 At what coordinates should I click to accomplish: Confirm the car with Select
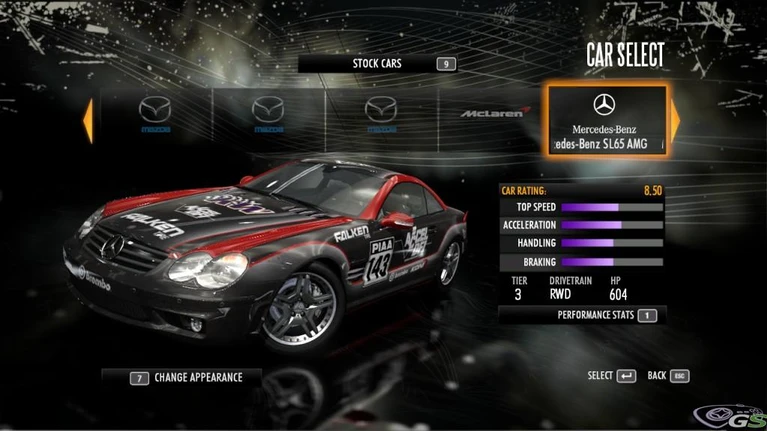[611, 376]
